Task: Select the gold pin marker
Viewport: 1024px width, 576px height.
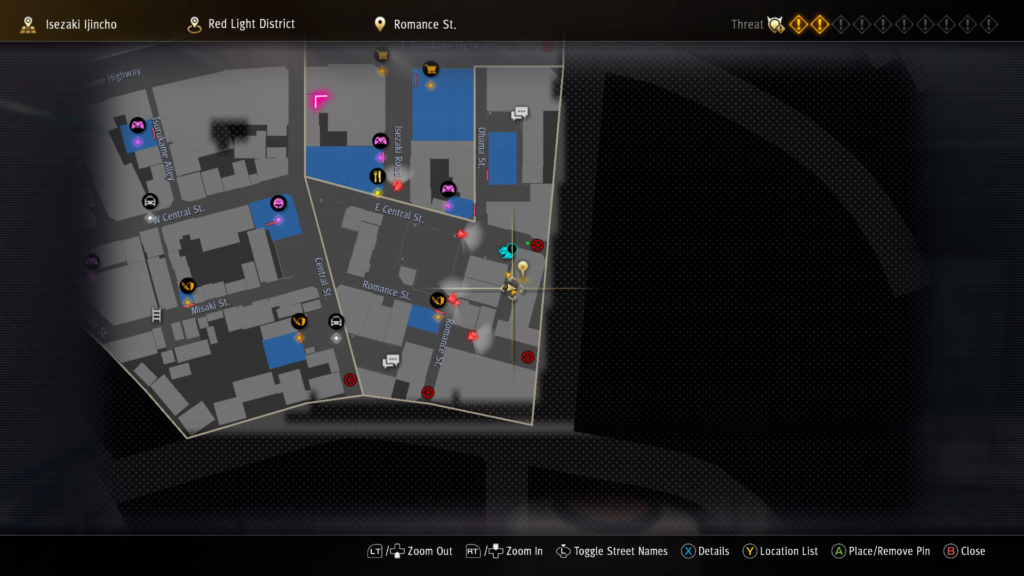Action: click(x=522, y=268)
